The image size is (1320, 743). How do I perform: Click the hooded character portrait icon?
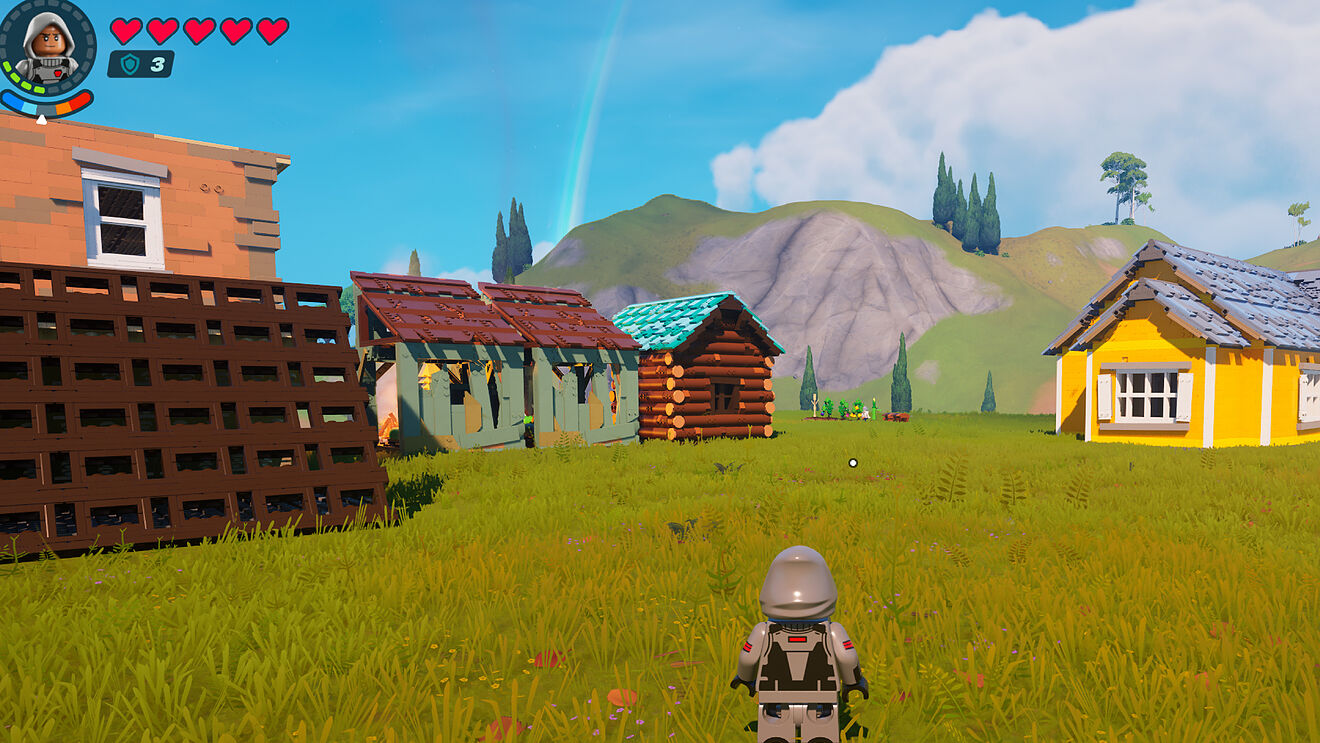click(46, 47)
